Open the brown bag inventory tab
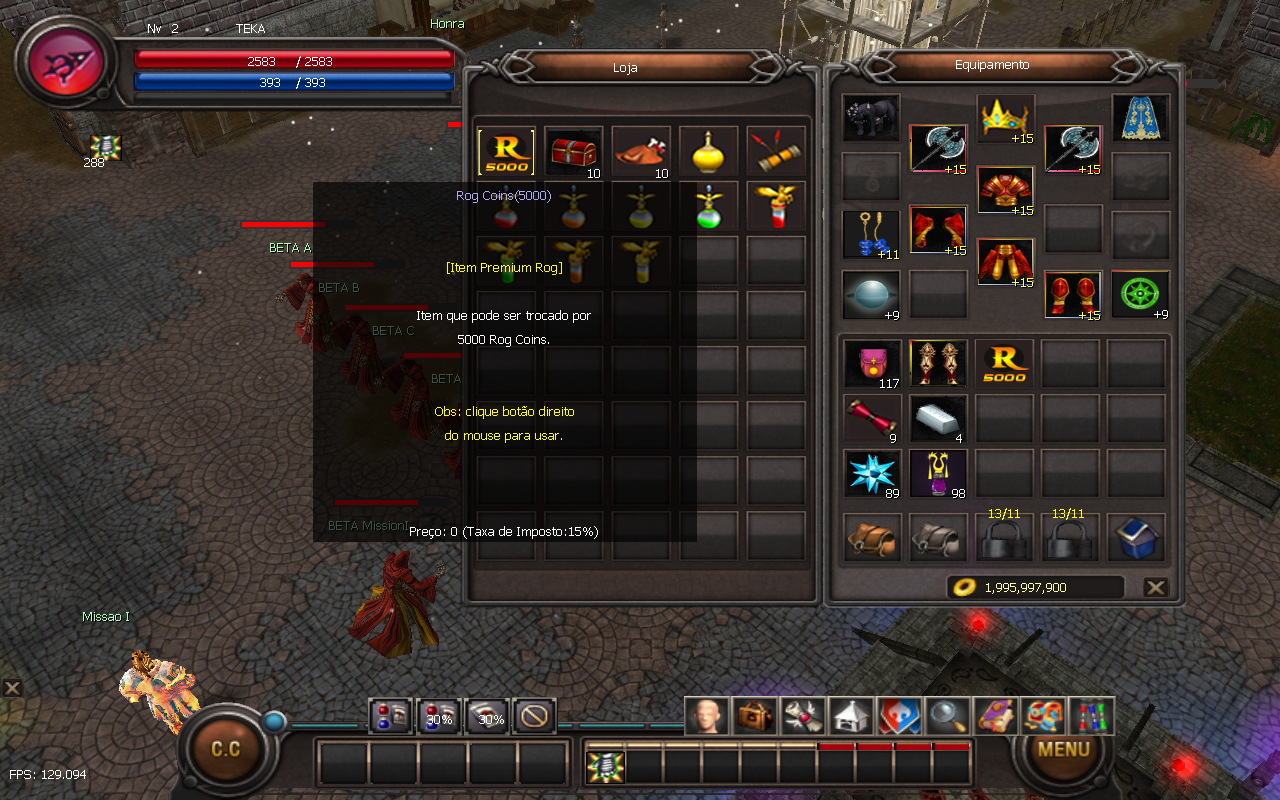1280x800 pixels. tap(871, 538)
